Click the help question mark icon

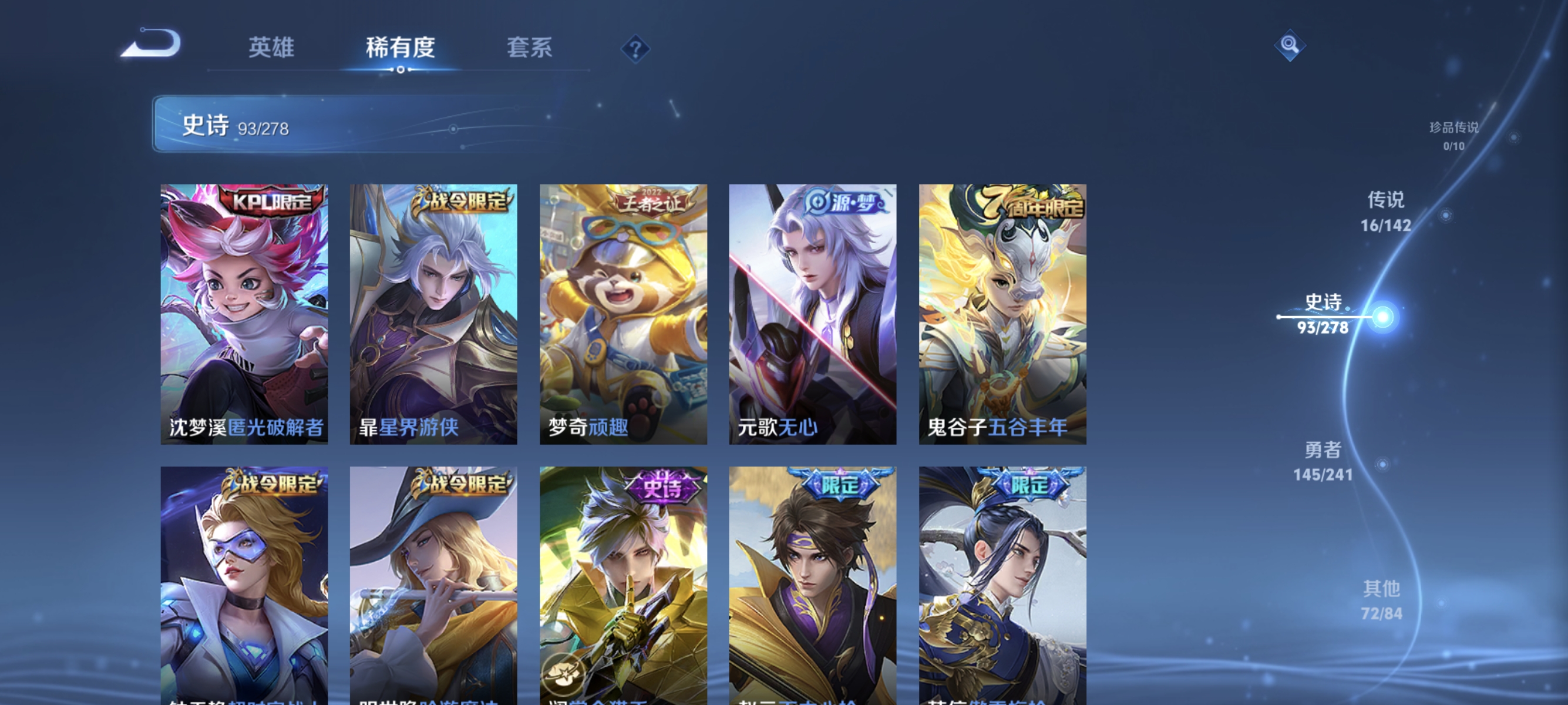(x=634, y=48)
